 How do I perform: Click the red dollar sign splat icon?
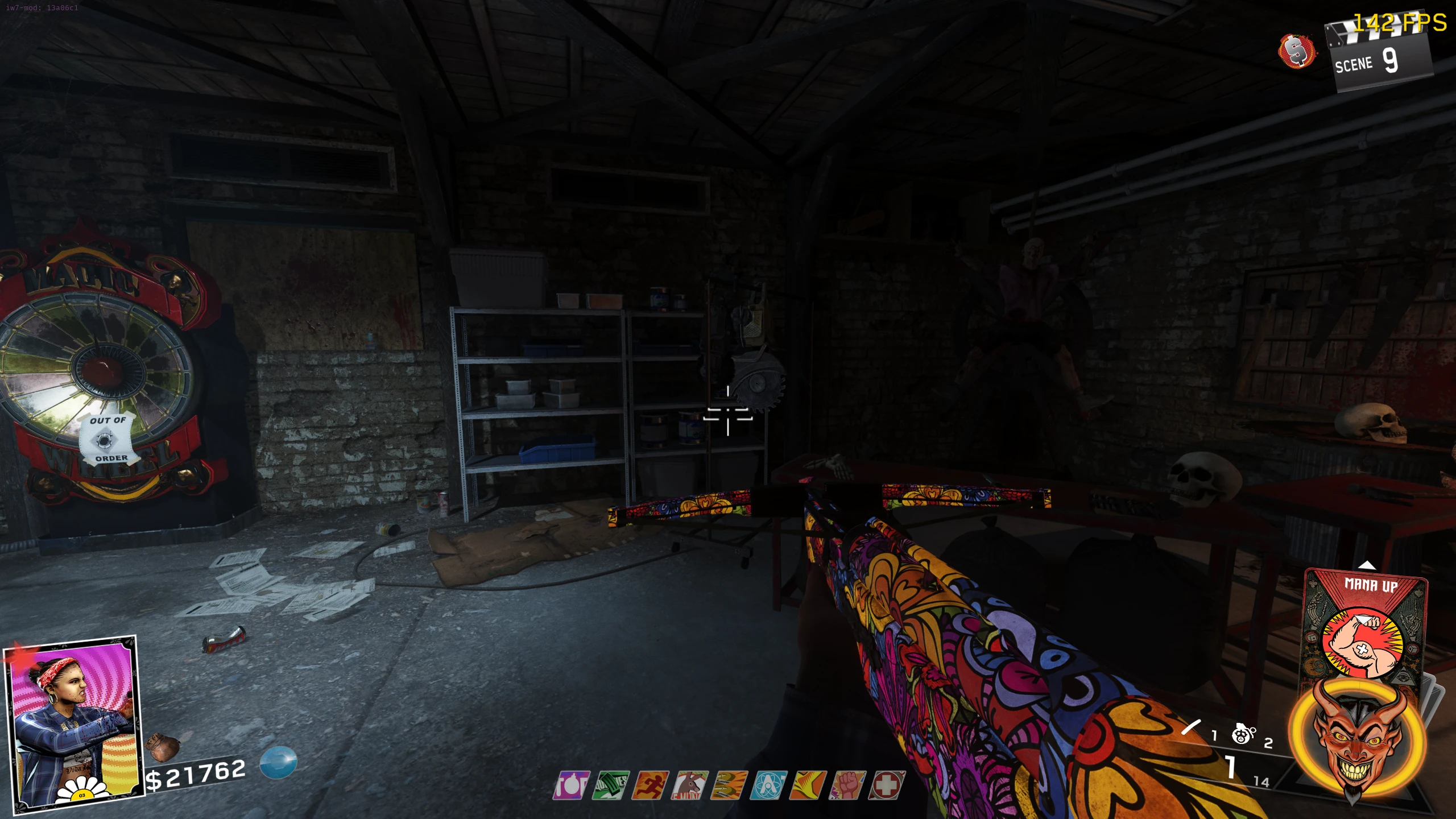(1297, 51)
